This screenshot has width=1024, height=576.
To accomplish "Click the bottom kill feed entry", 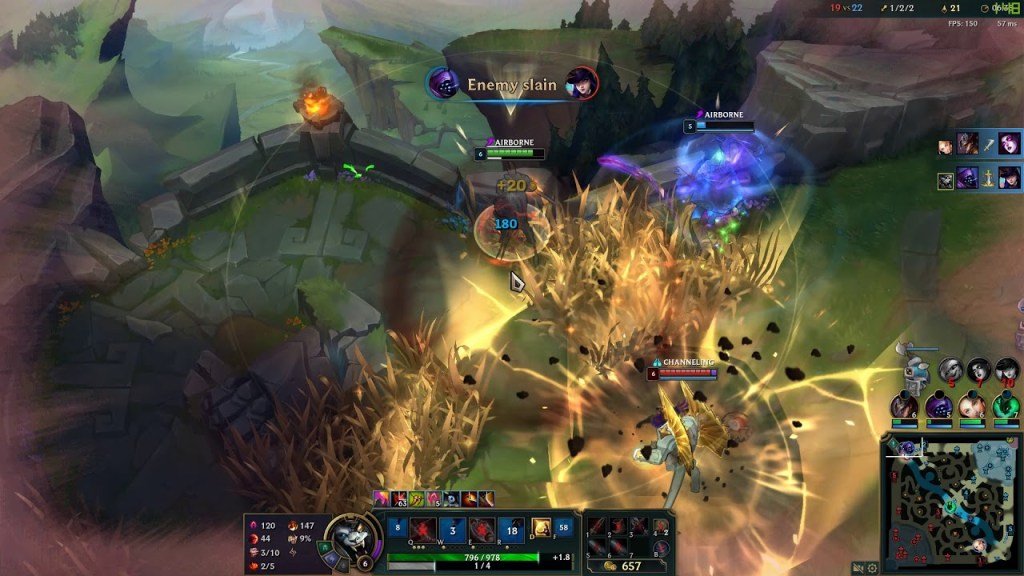I will coord(980,179).
